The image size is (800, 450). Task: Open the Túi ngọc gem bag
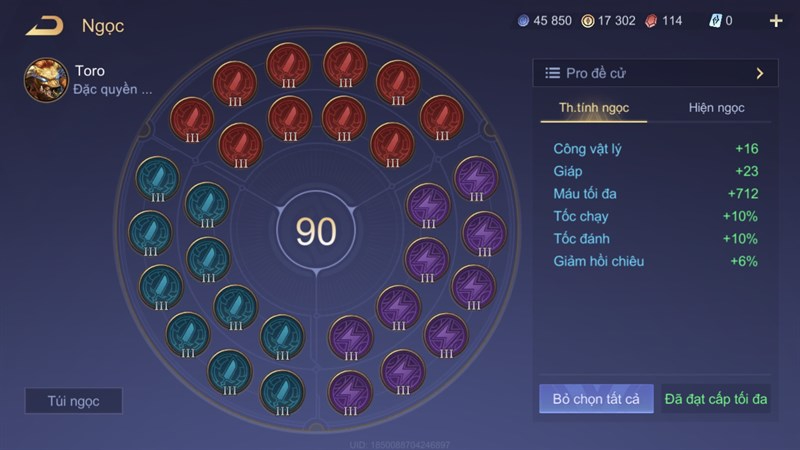(74, 401)
